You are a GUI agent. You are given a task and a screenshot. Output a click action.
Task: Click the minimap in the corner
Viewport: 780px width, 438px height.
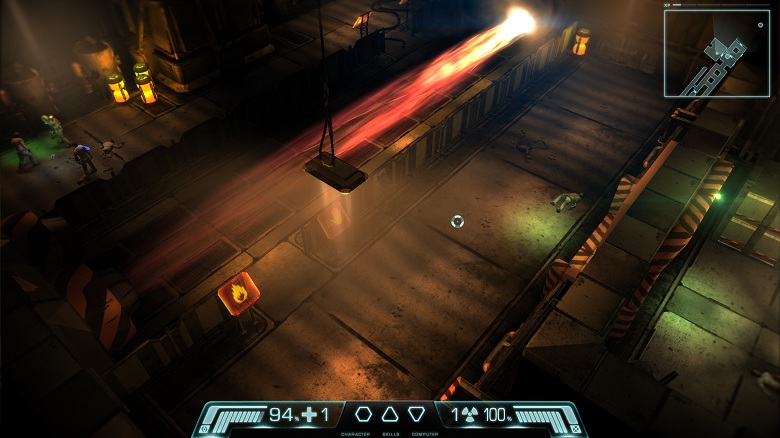716,53
